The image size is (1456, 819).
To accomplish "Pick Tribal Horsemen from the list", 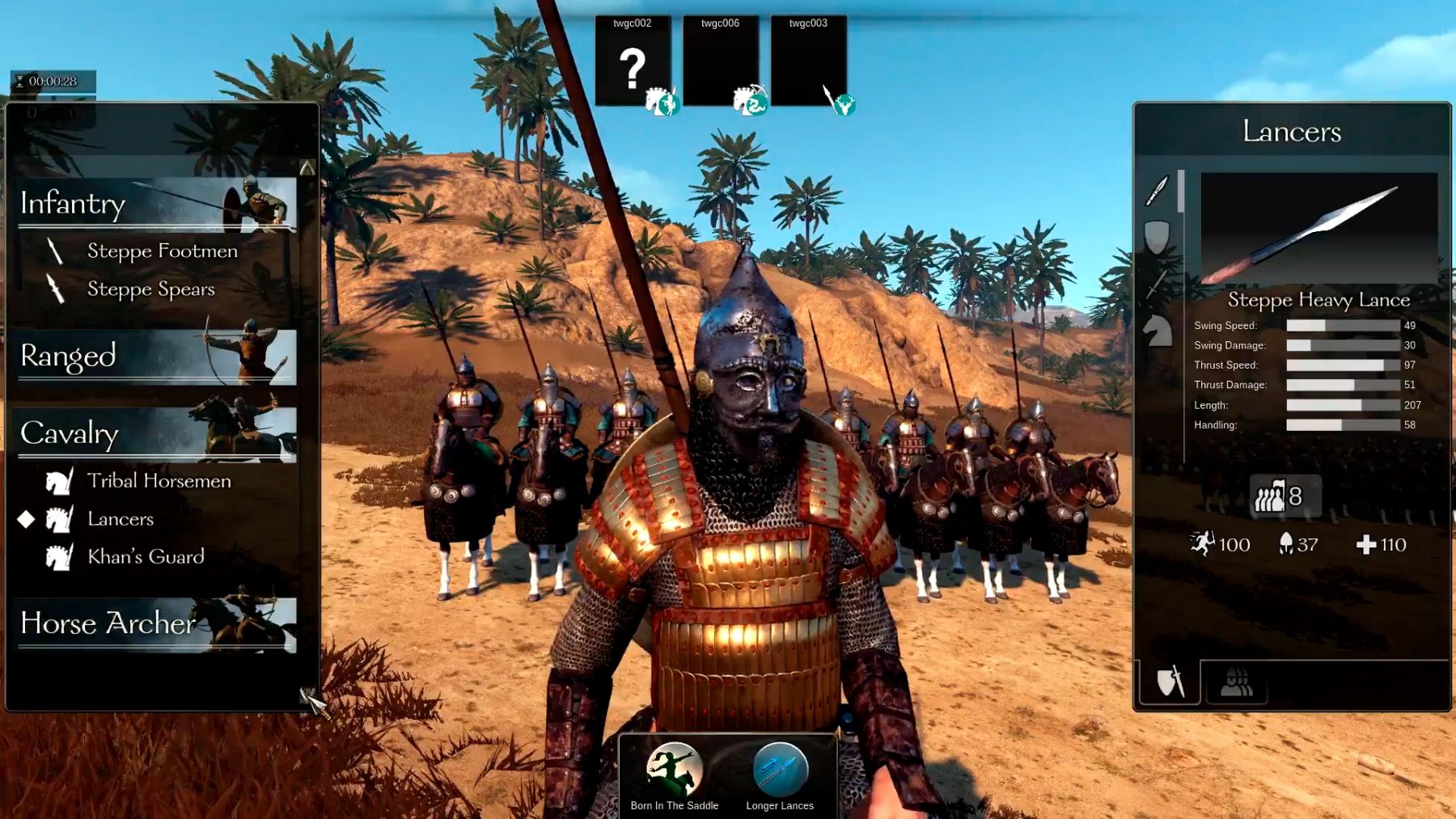I will pyautogui.click(x=159, y=481).
